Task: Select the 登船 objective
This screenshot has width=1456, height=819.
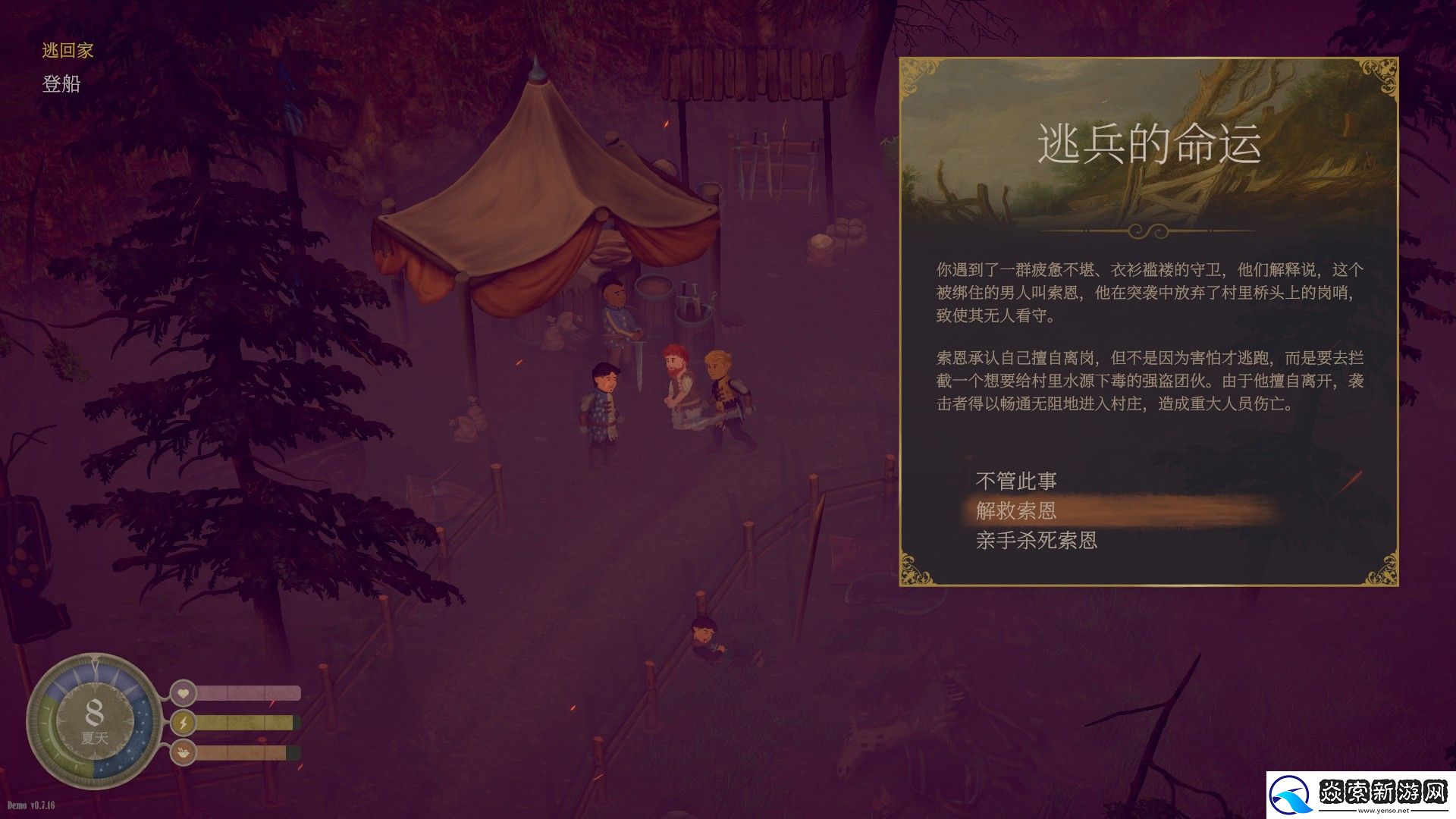Action: pos(61,84)
